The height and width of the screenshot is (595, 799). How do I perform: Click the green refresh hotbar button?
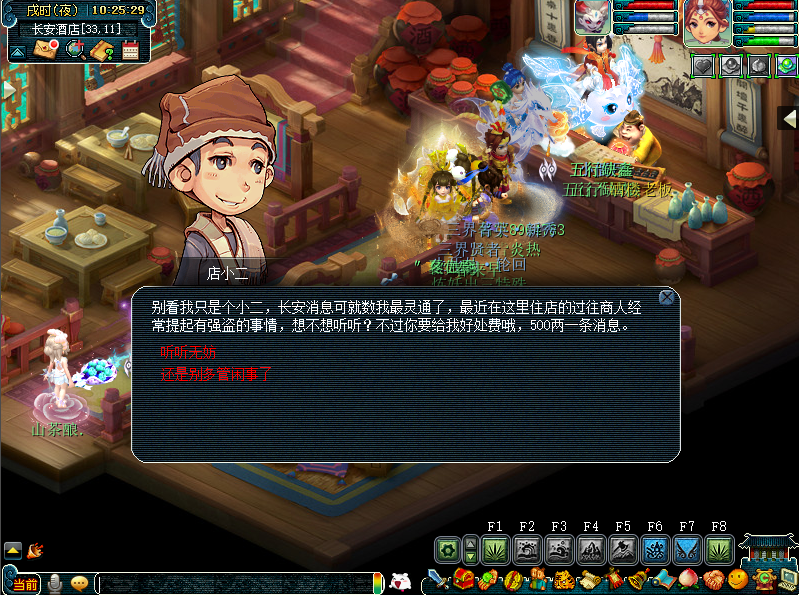(x=447, y=549)
